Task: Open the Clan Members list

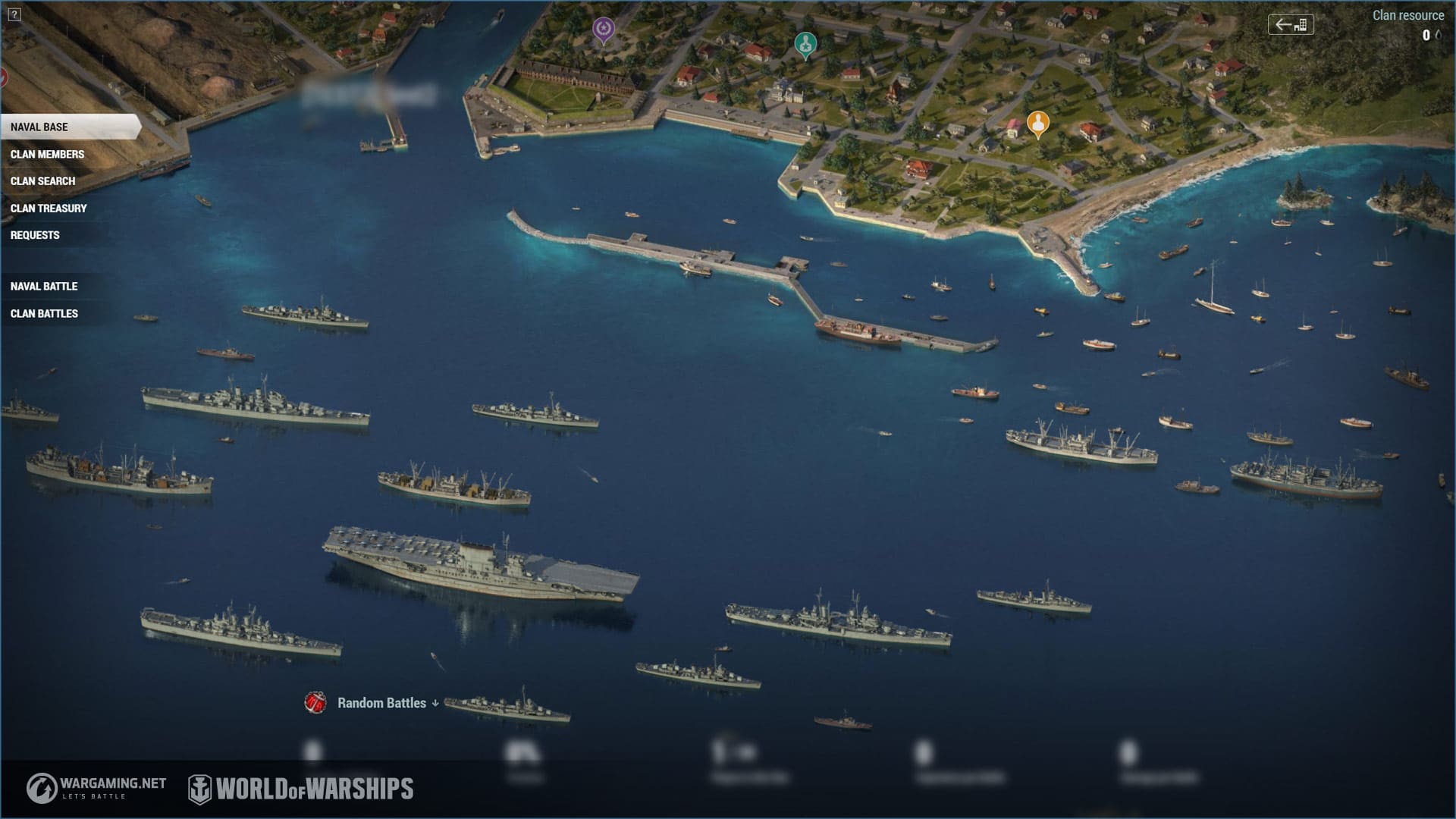Action: pyautogui.click(x=47, y=155)
